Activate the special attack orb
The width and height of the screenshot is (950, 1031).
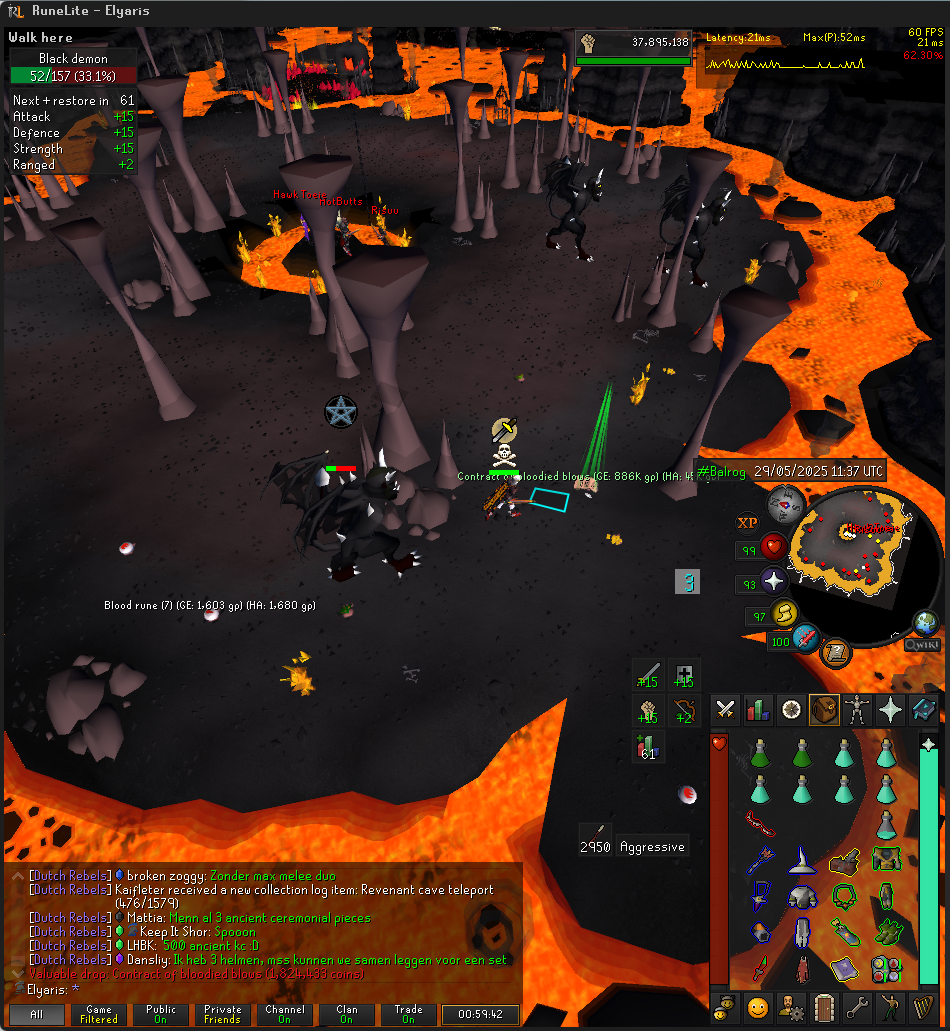pos(807,638)
